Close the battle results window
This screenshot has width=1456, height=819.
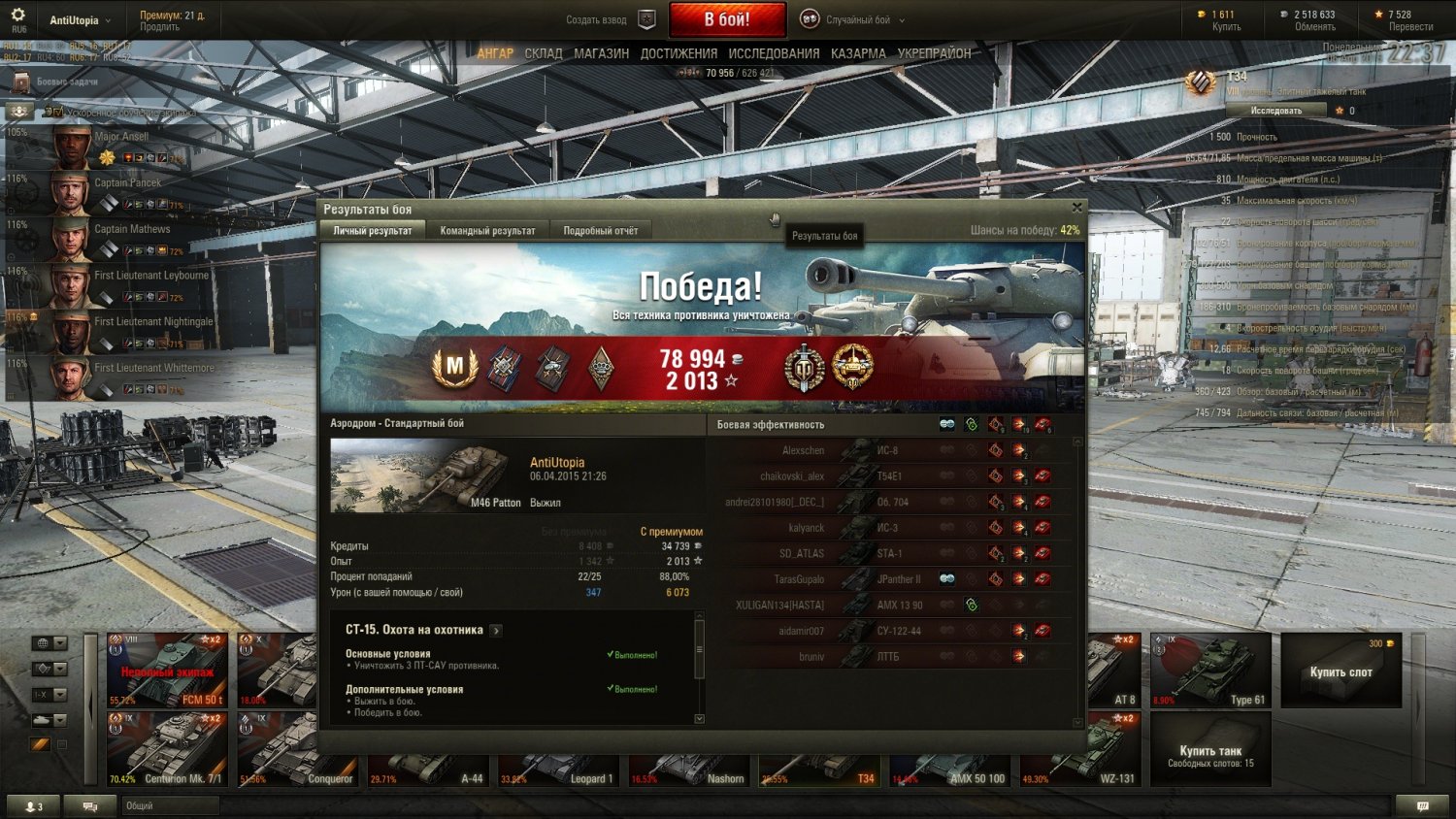[1076, 208]
